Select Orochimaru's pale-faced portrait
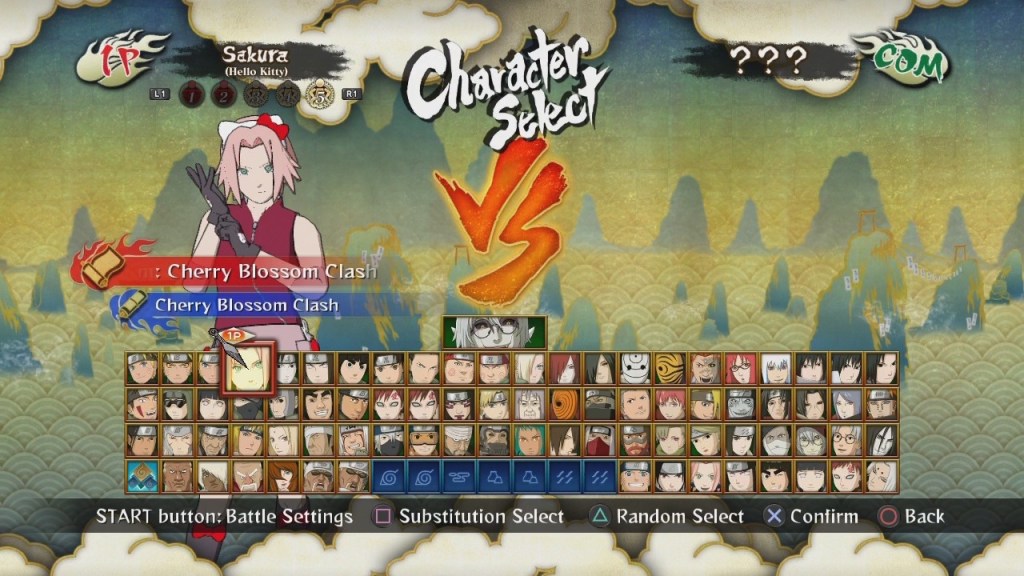This screenshot has height=576, width=1024. 880,440
